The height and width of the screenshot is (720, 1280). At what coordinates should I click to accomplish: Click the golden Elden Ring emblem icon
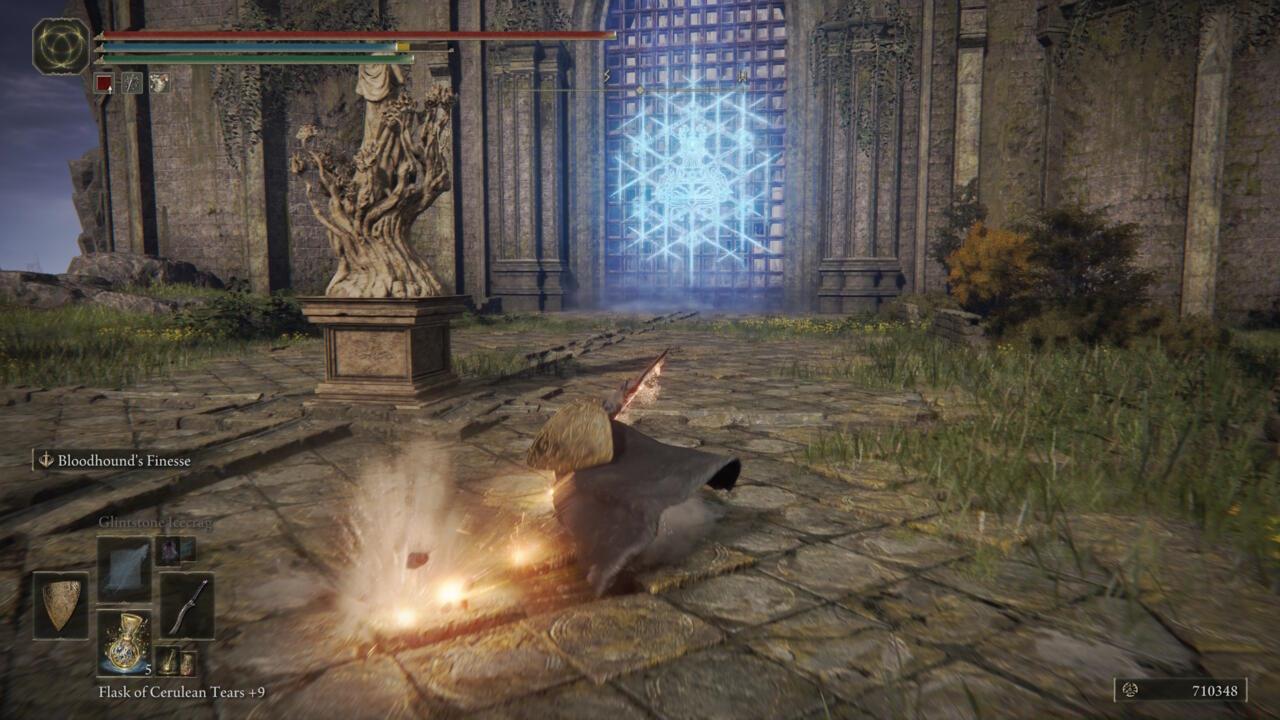pos(62,46)
